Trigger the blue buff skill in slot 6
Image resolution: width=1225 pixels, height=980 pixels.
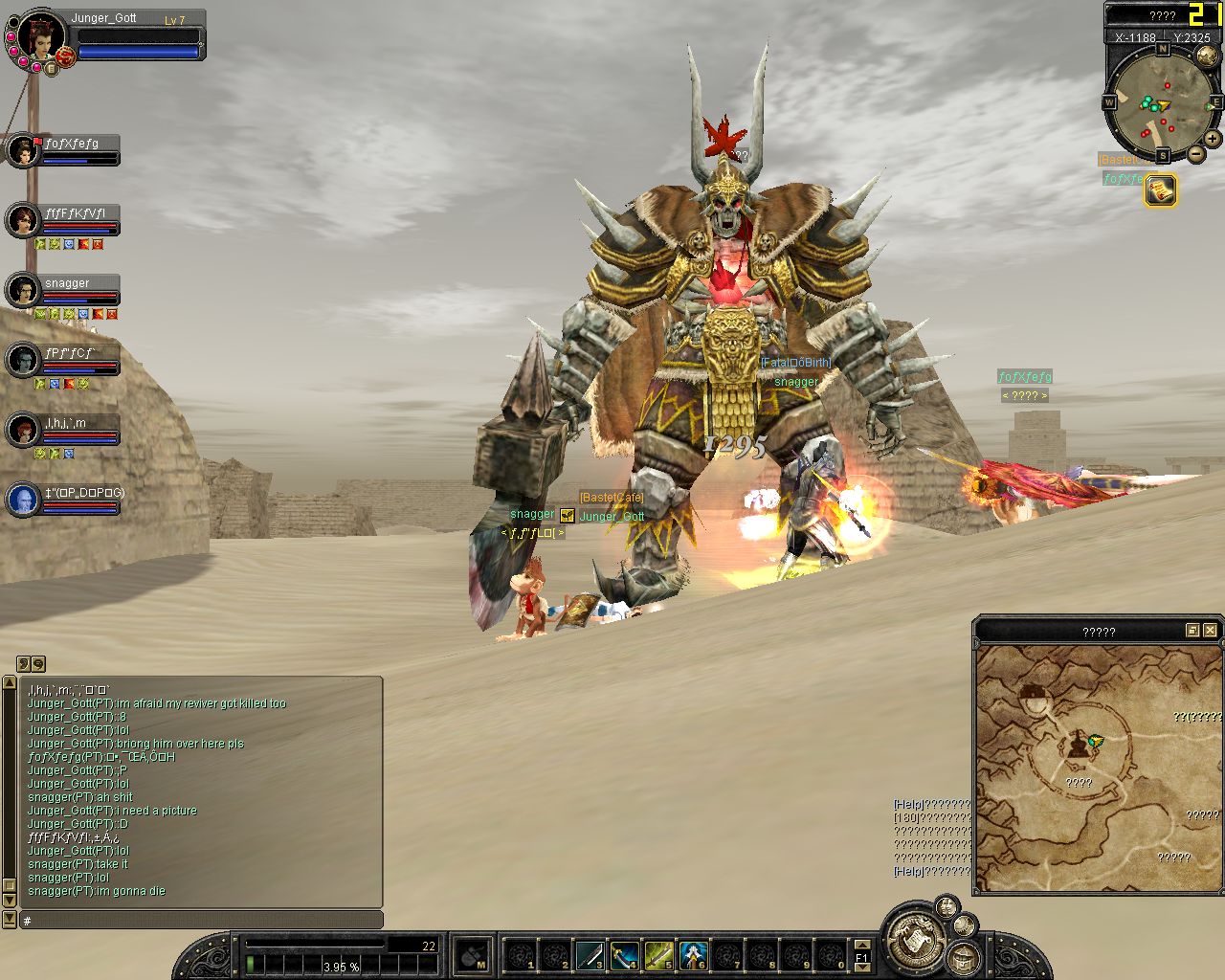693,955
